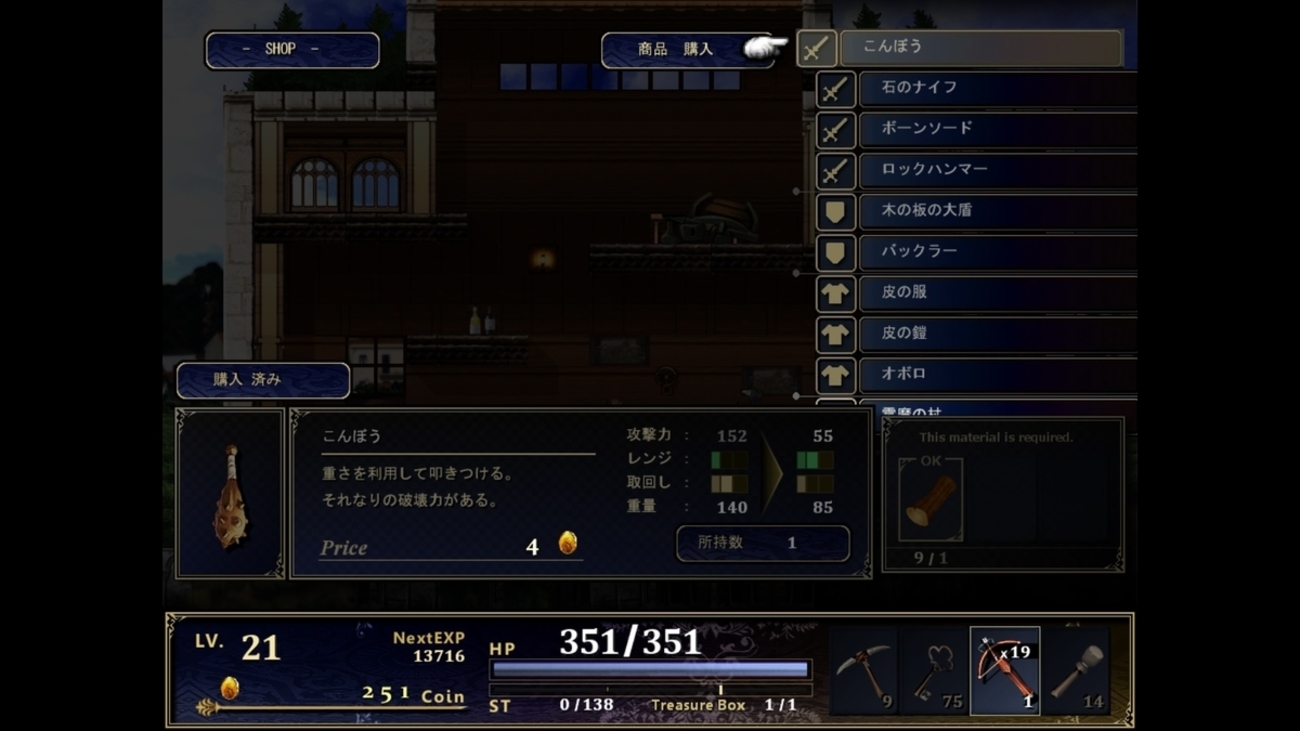
Task: Click the club item preview image
Action: click(230, 494)
